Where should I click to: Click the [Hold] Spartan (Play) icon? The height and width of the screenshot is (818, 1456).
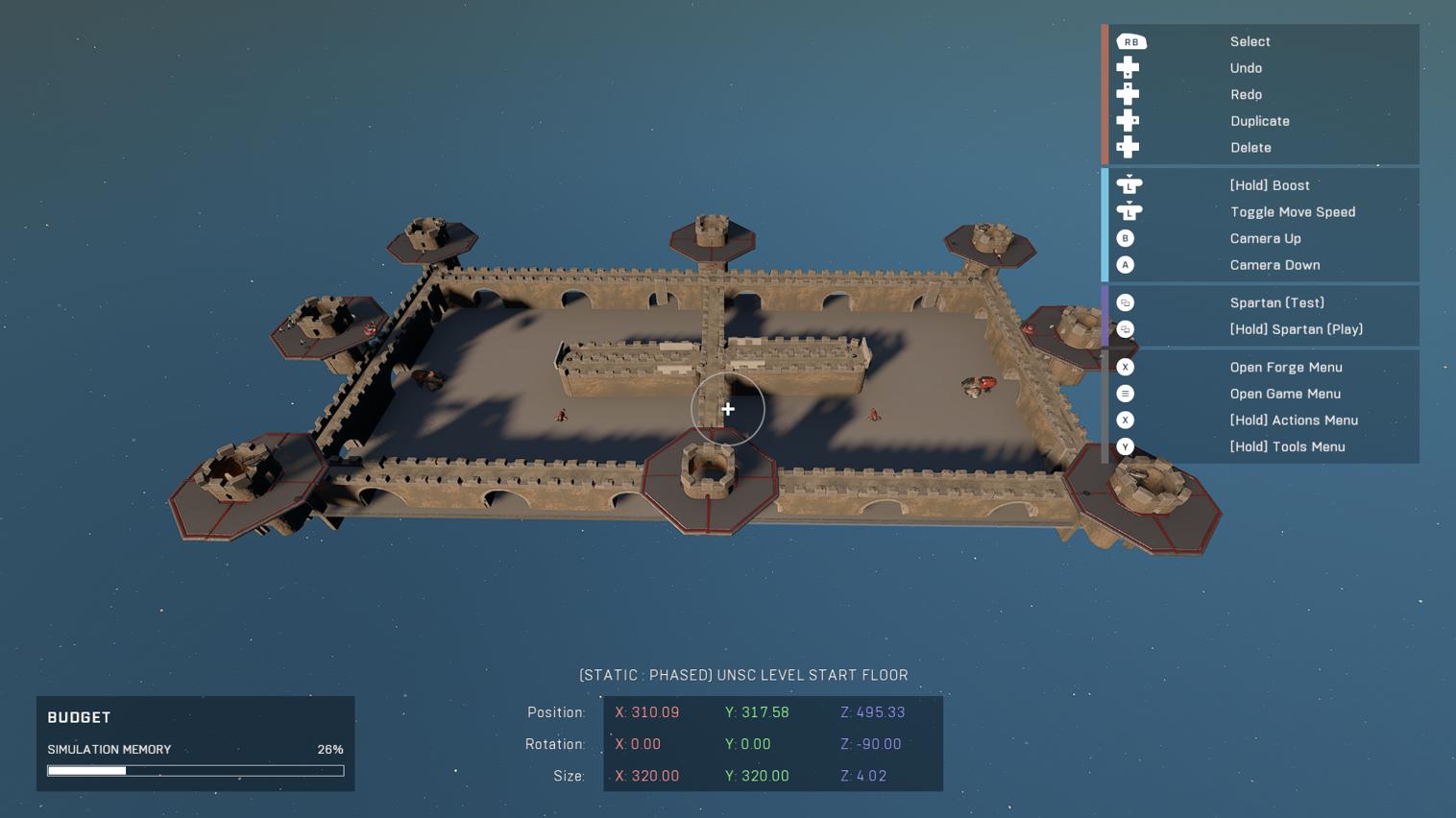pyautogui.click(x=1125, y=329)
